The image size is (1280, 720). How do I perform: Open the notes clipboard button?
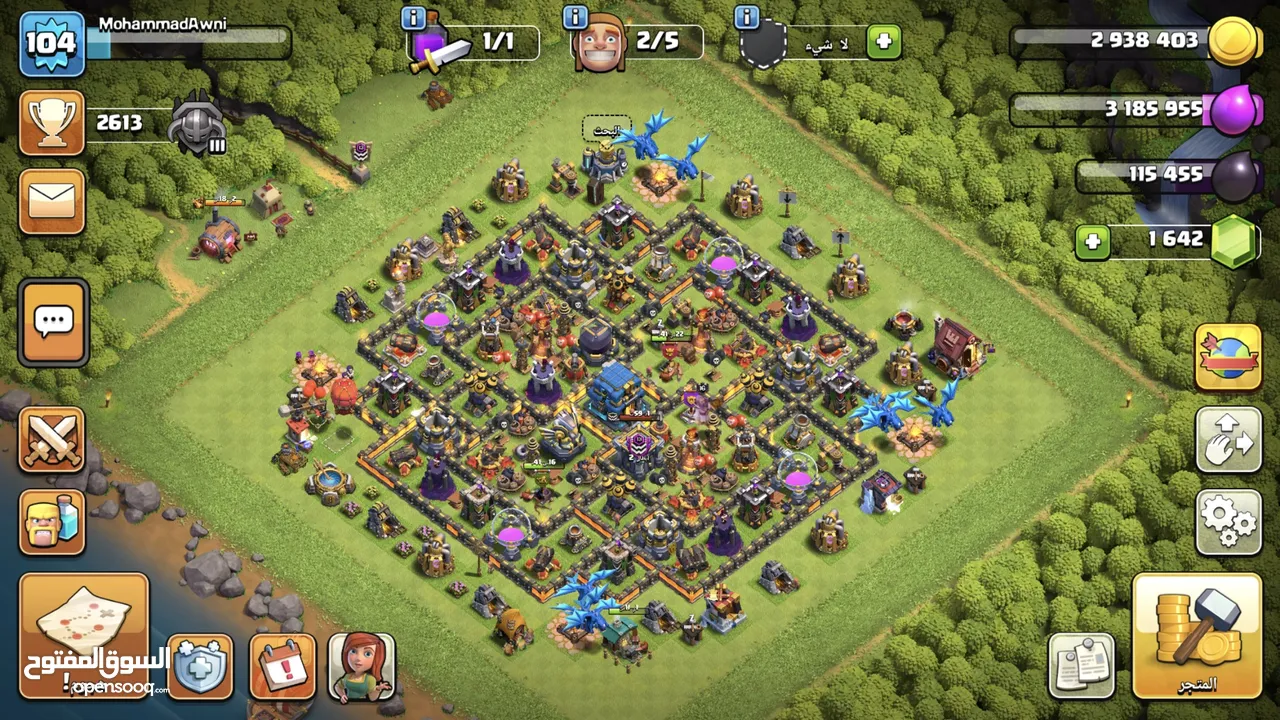click(x=1082, y=664)
